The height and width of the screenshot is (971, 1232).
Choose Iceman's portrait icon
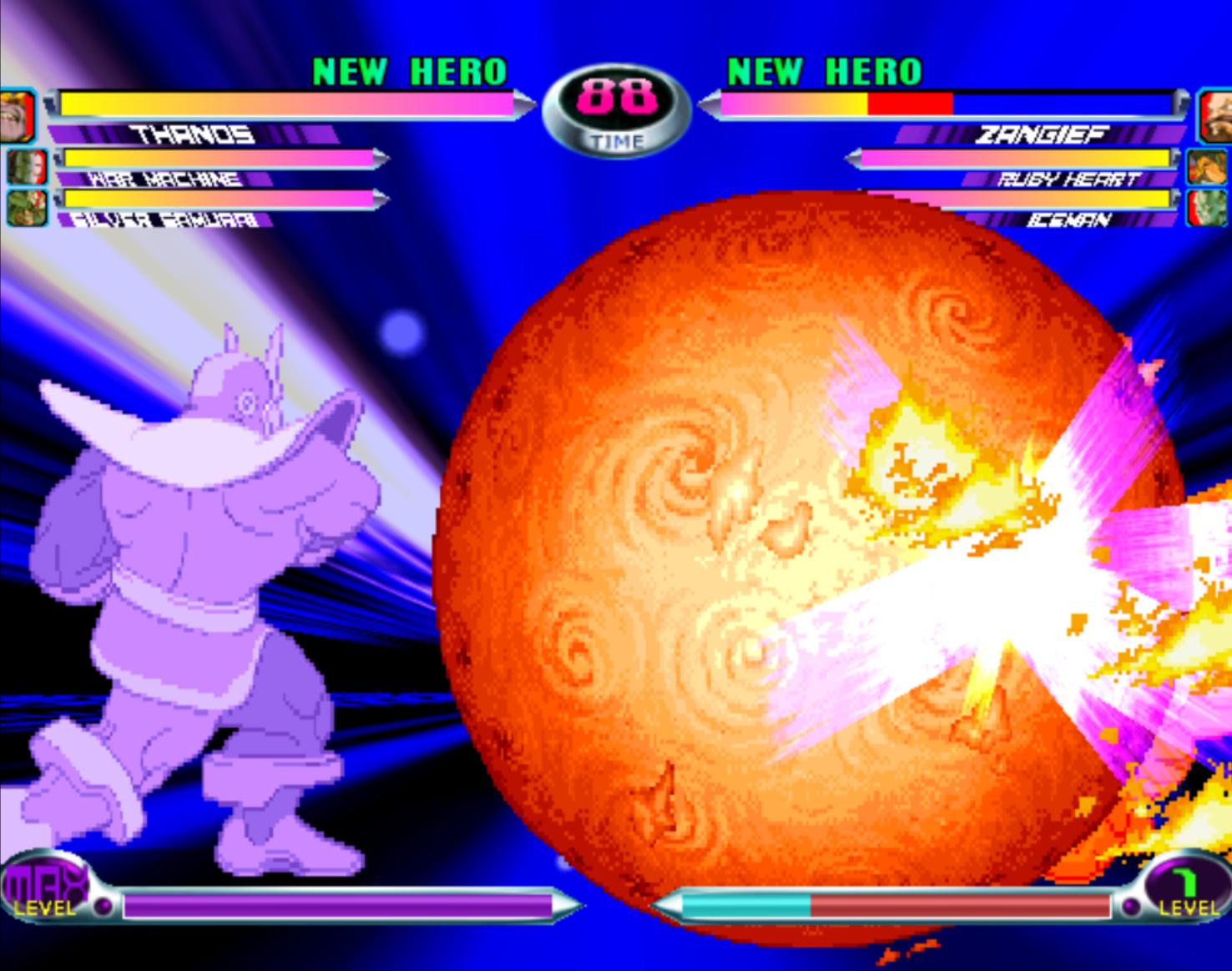tap(1207, 207)
